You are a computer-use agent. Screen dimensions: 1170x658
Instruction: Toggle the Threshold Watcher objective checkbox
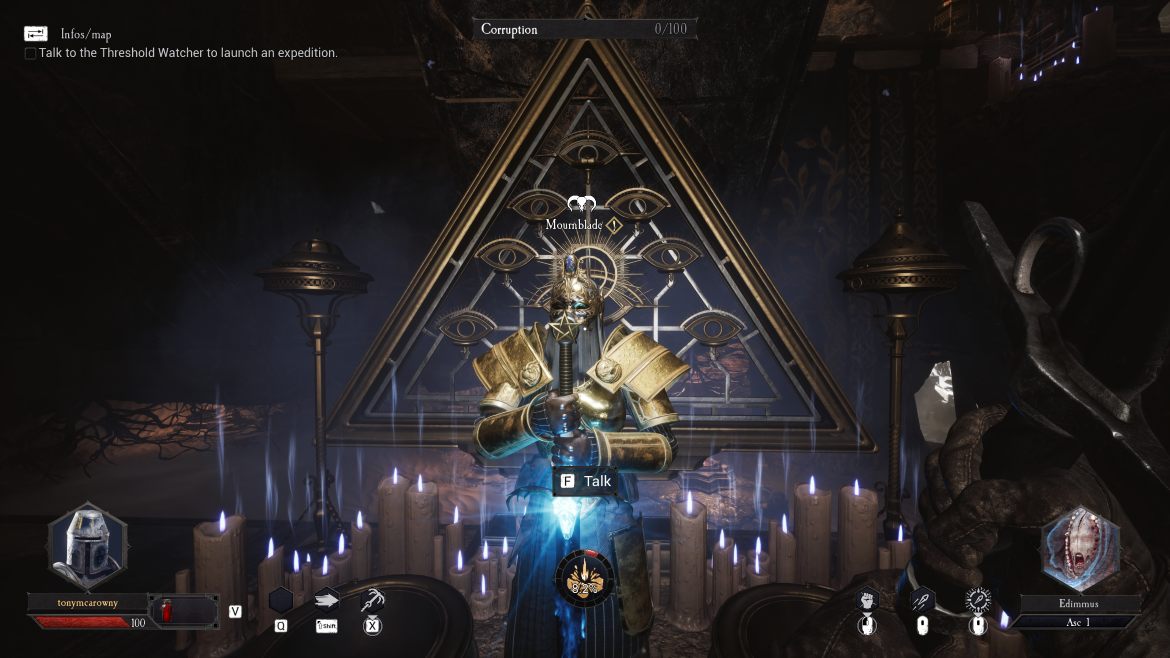(x=30, y=53)
